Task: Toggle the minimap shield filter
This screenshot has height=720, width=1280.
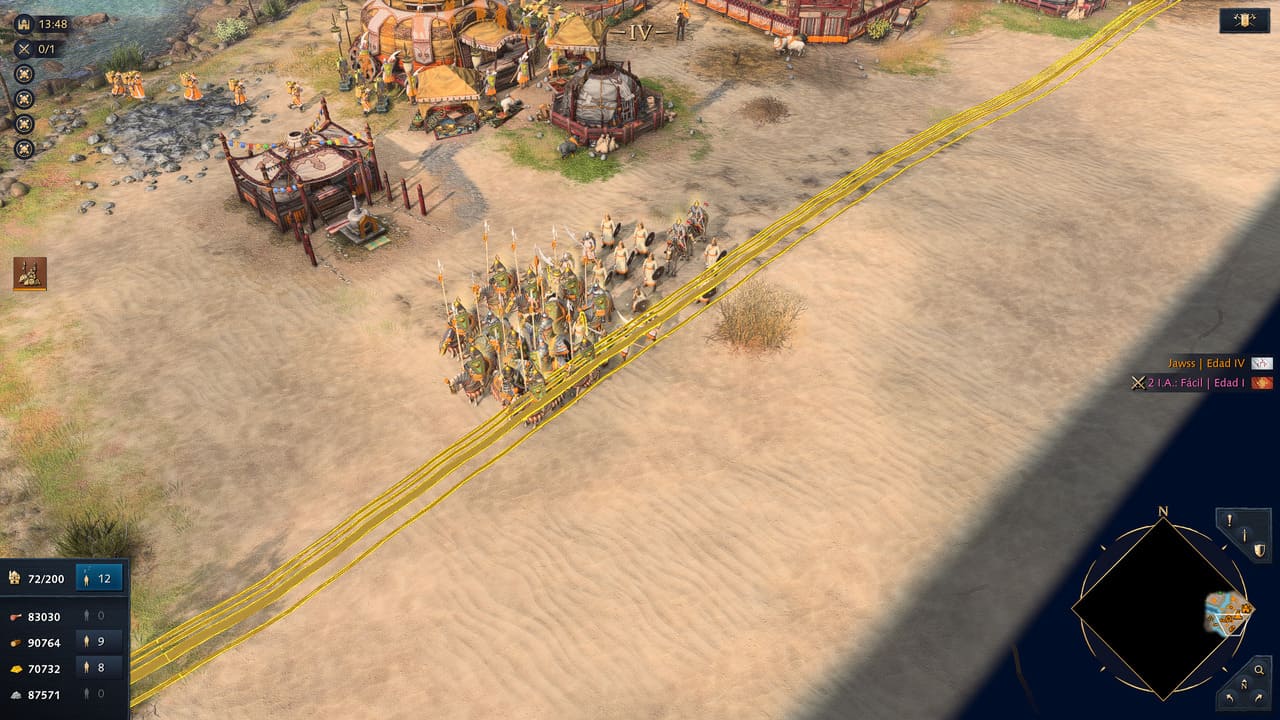Action: coord(1258,550)
